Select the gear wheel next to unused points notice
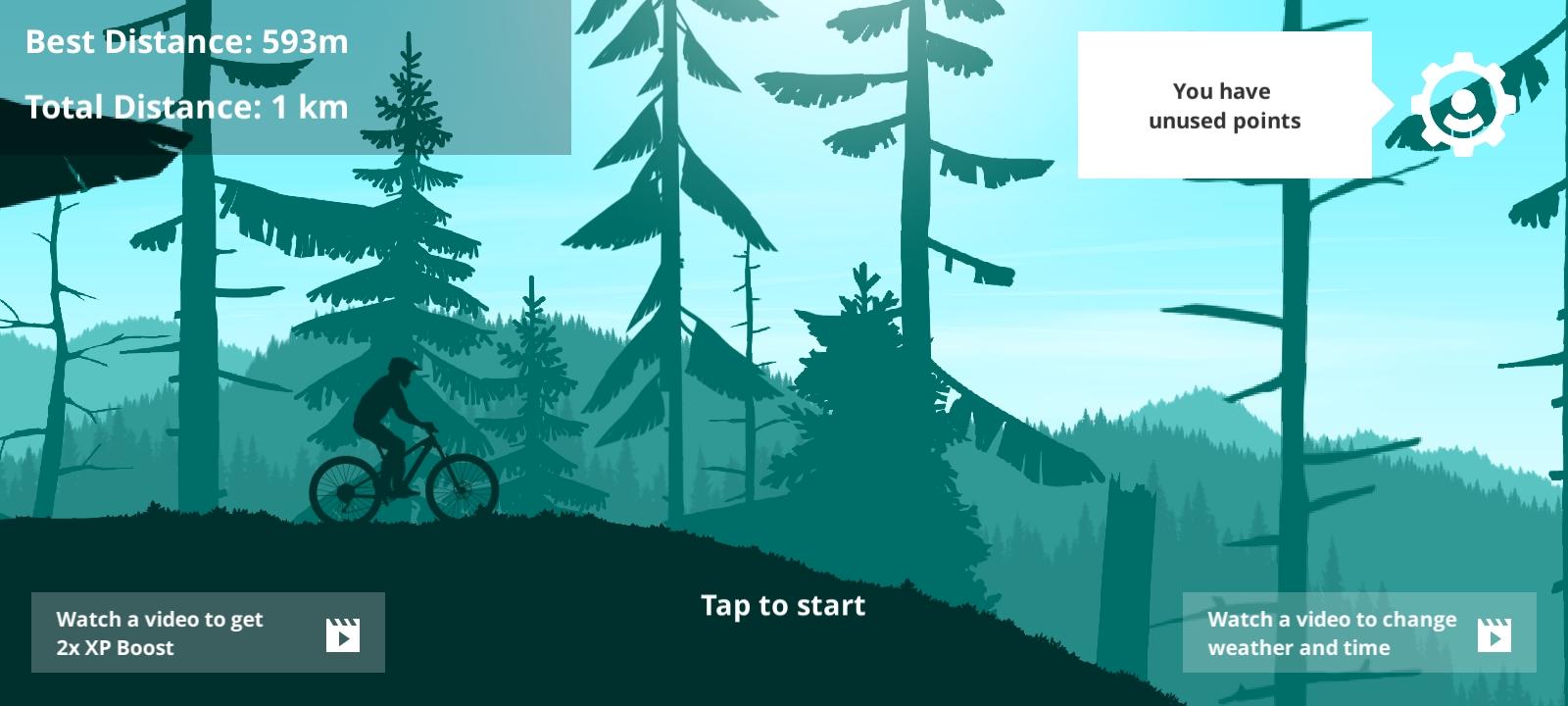The width and height of the screenshot is (1568, 706). (1462, 103)
